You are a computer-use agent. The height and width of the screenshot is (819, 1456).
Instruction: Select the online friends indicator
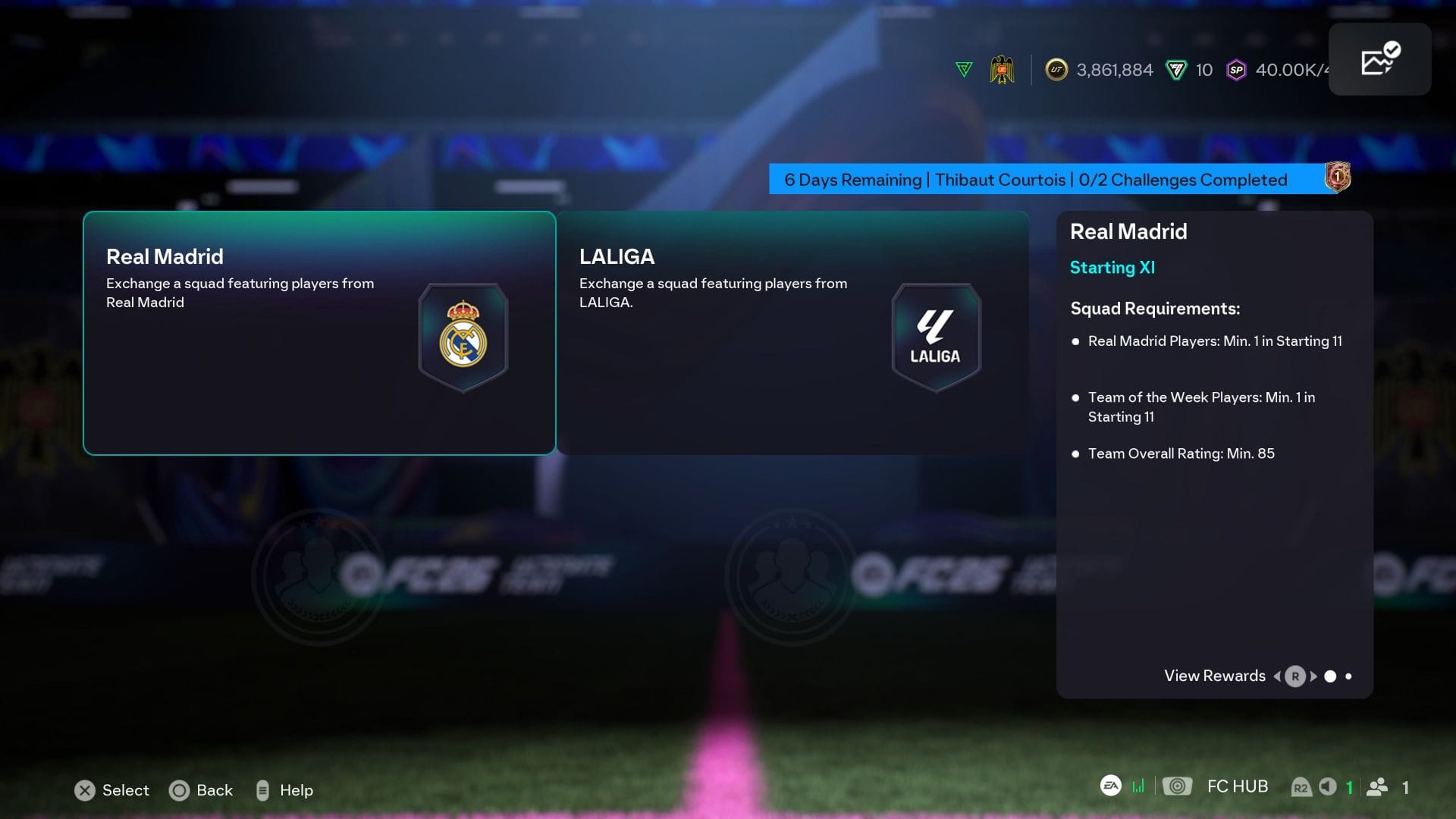(1378, 786)
